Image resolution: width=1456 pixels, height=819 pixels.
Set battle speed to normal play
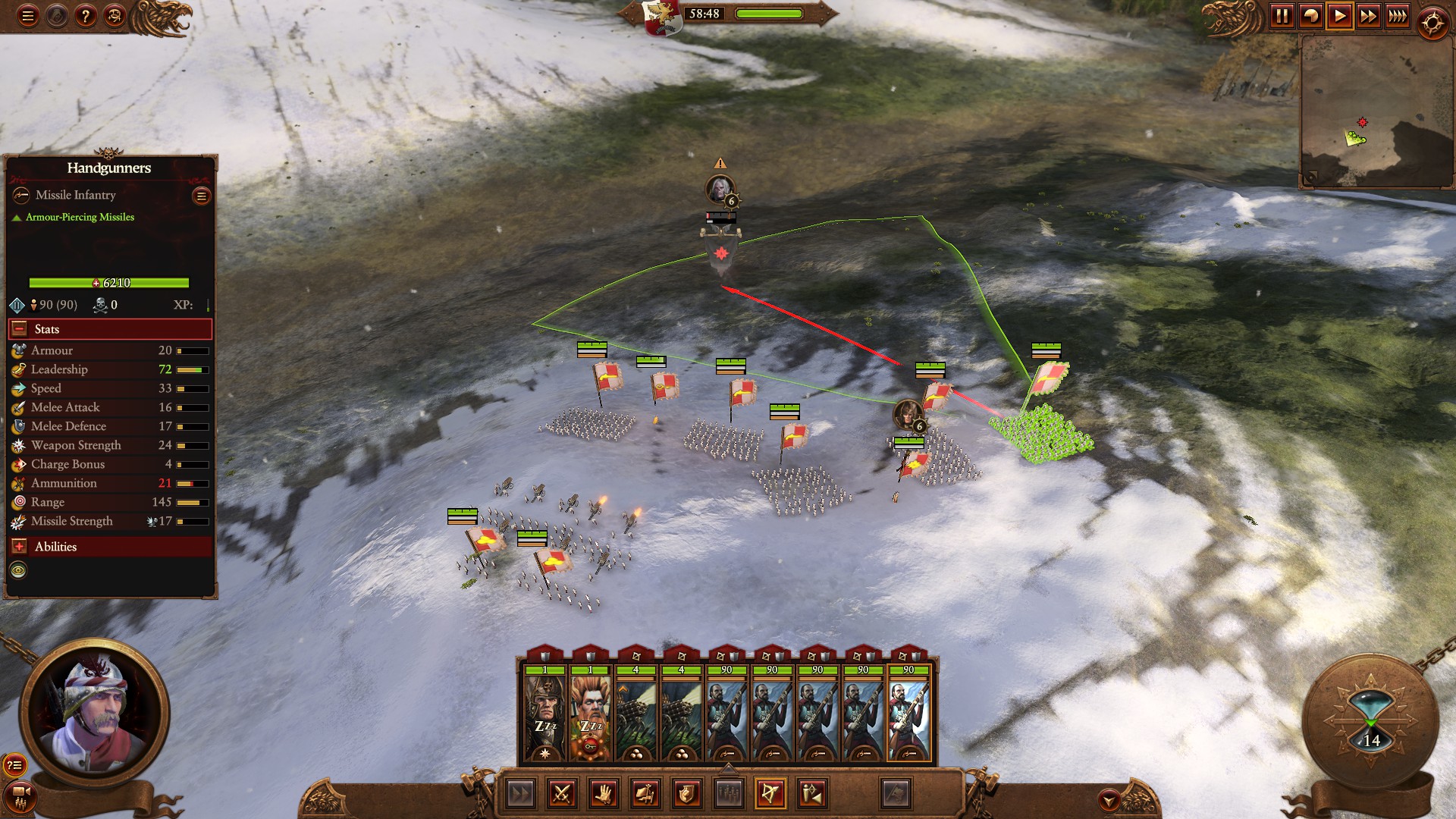1339,16
